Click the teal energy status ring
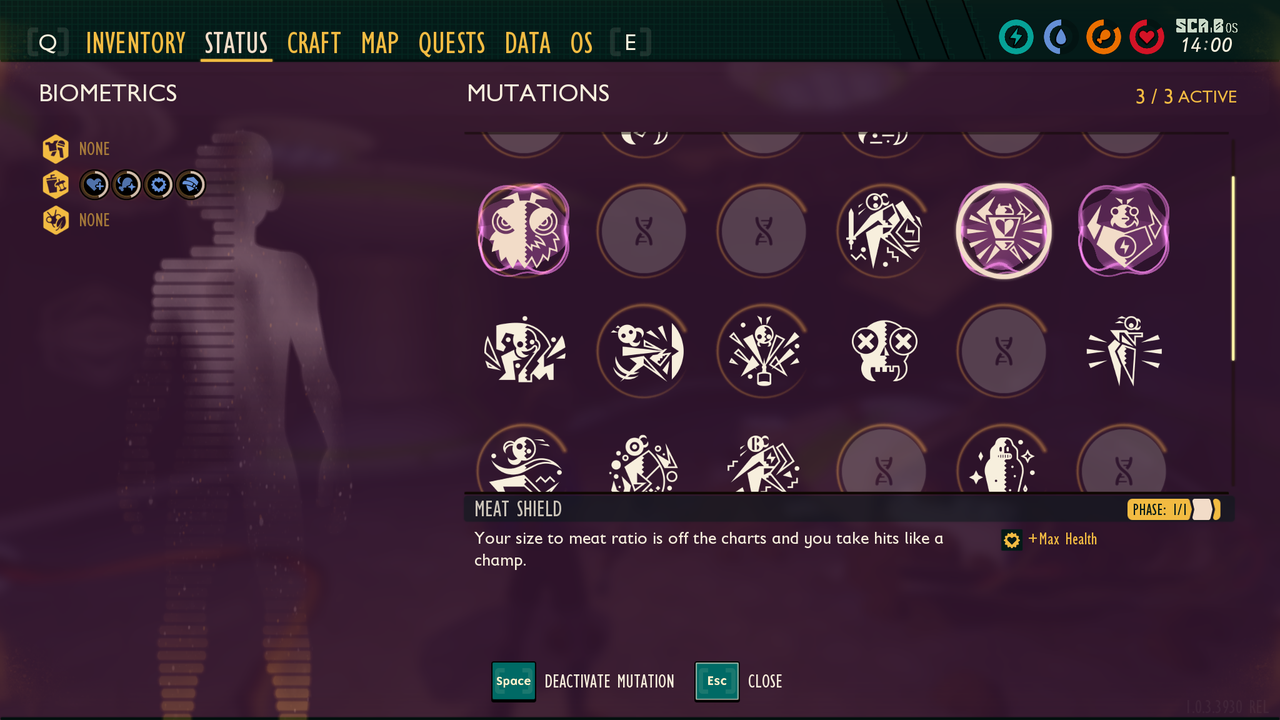1280x720 pixels. point(1016,37)
